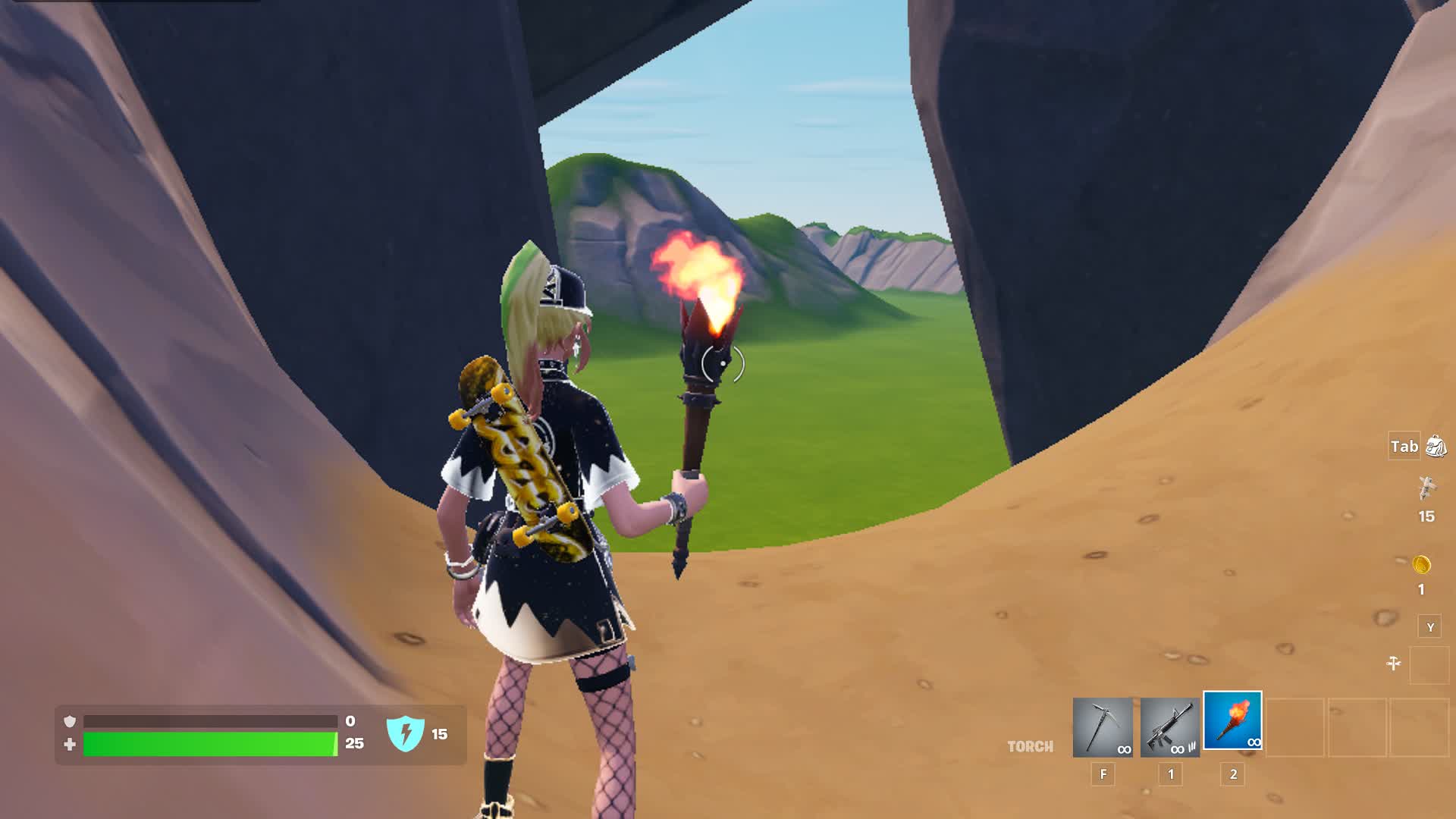The image size is (1456, 819).
Task: Click the infinity symbol on torch slot
Action: pyautogui.click(x=1254, y=743)
